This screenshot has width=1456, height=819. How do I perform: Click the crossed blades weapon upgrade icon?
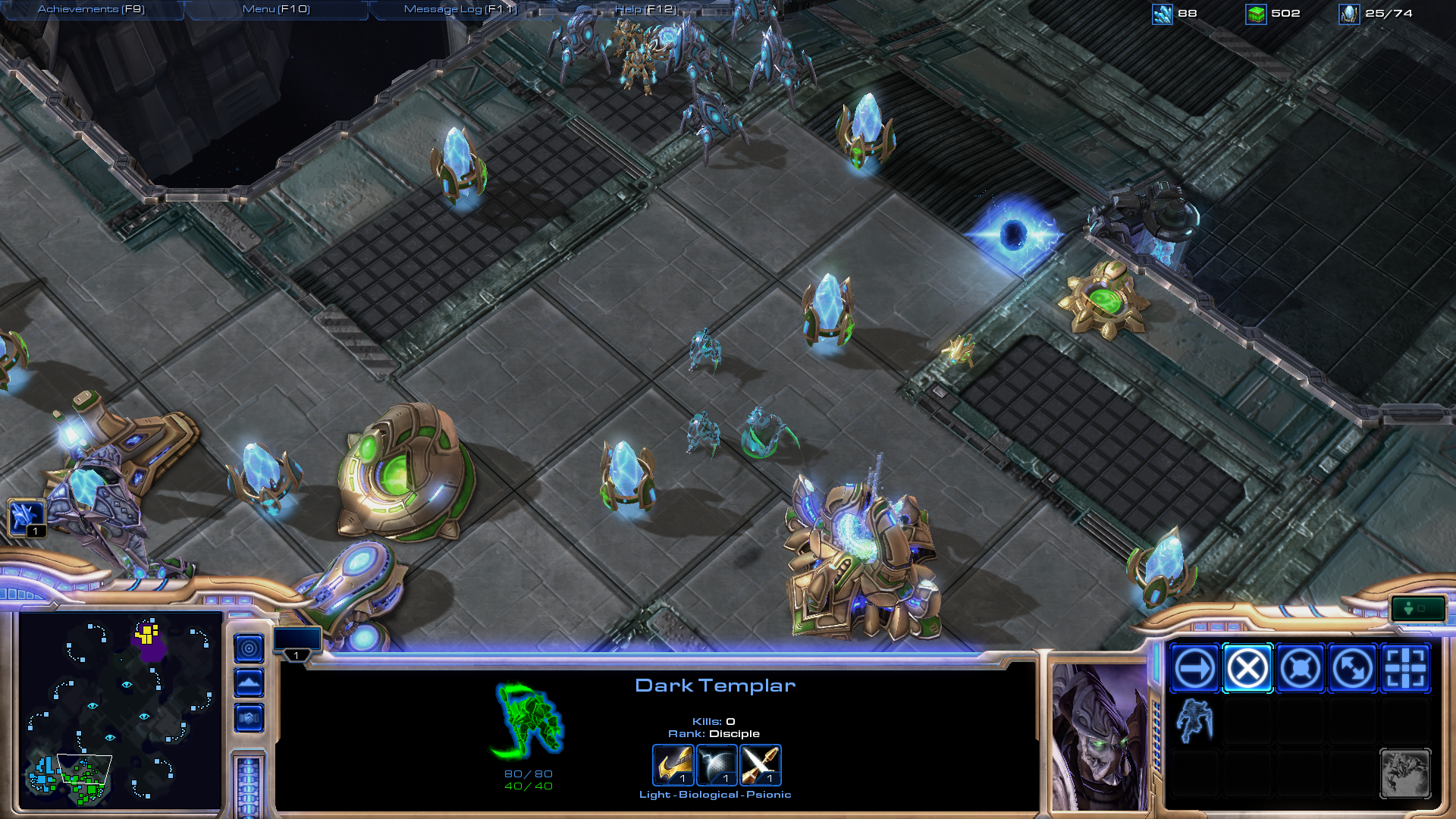click(x=760, y=764)
